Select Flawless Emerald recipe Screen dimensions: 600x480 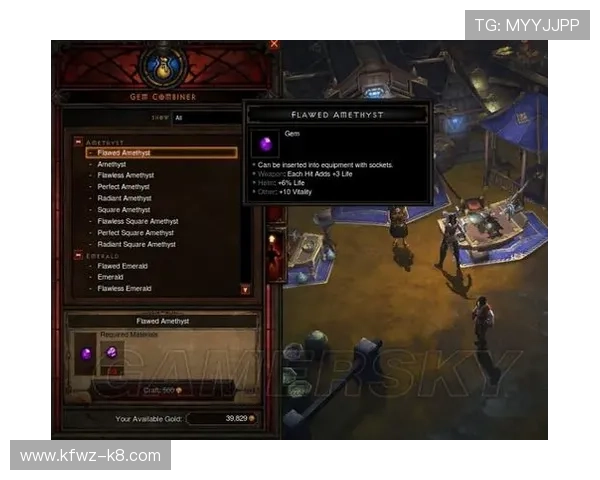click(125, 289)
